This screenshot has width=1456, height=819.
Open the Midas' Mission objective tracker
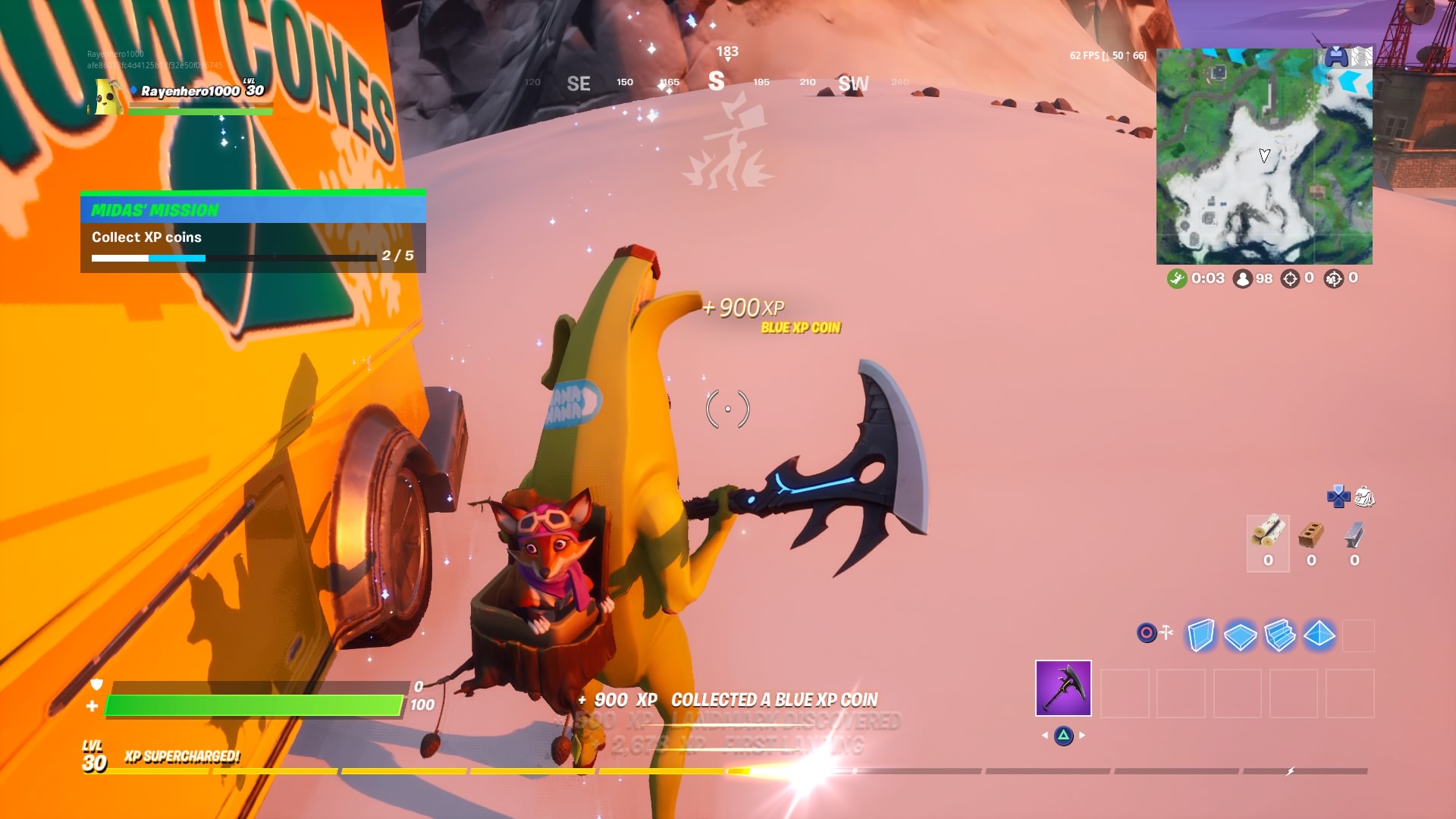pyautogui.click(x=253, y=232)
